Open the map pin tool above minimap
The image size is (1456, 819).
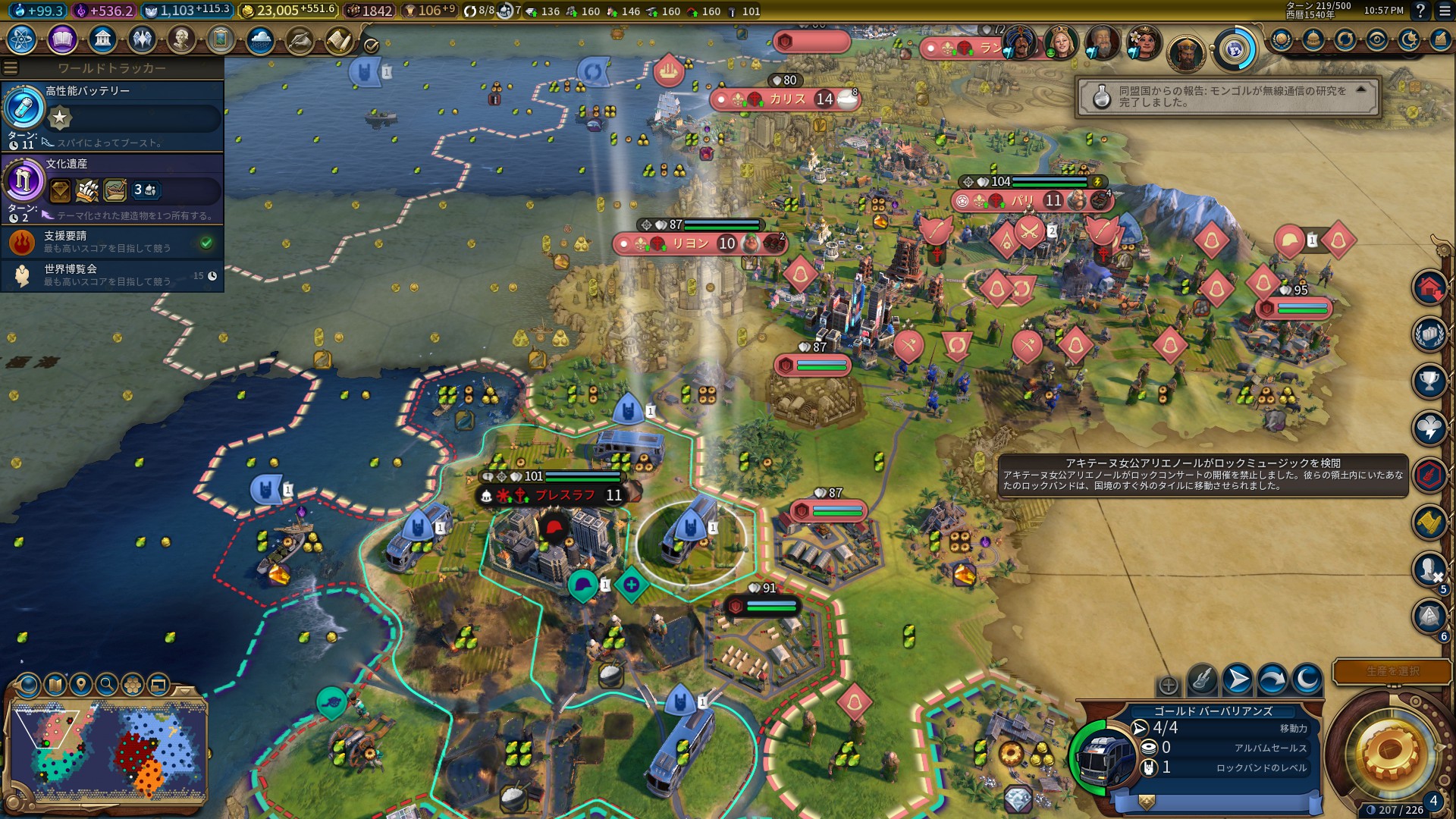(81, 685)
